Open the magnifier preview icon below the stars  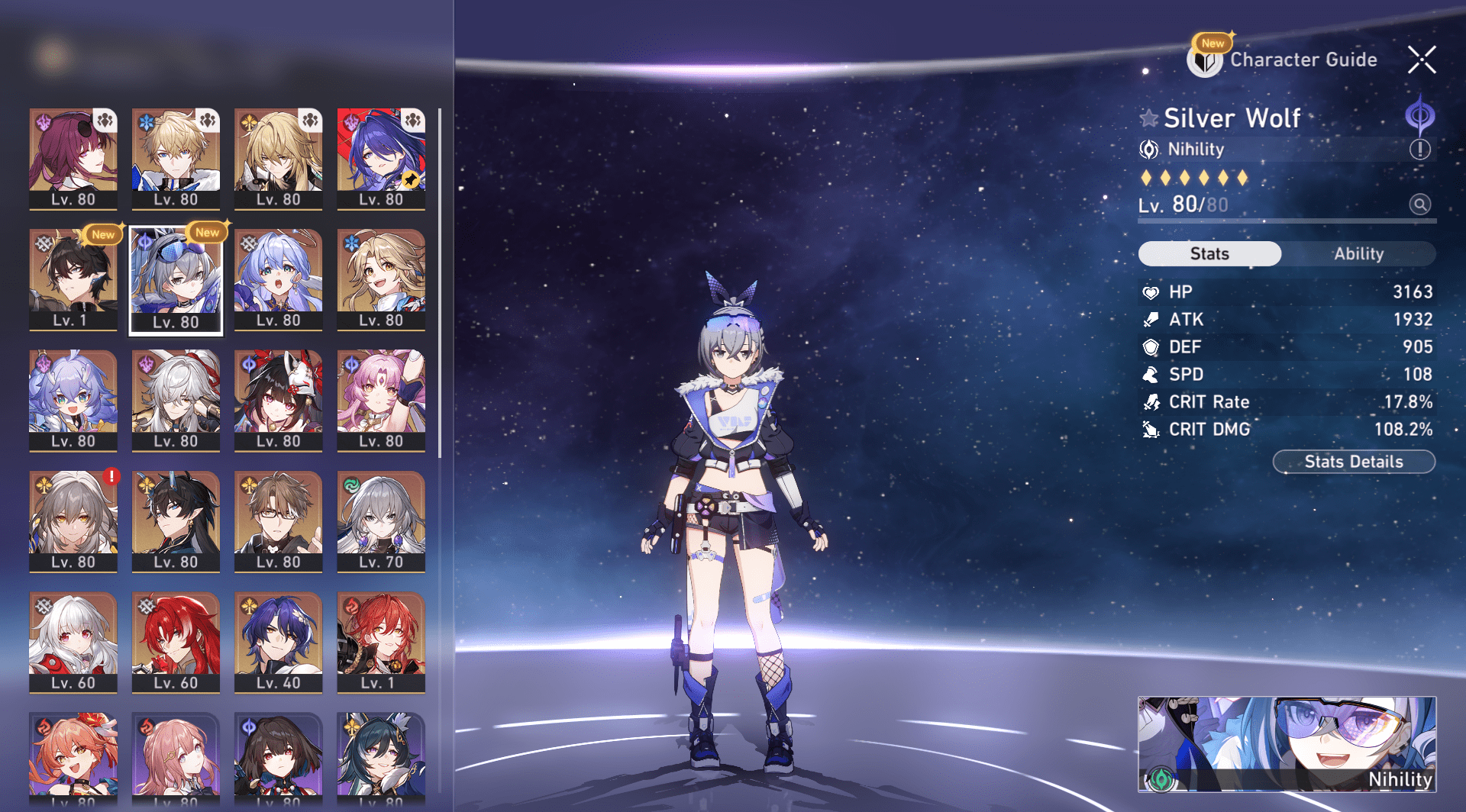tap(1419, 205)
